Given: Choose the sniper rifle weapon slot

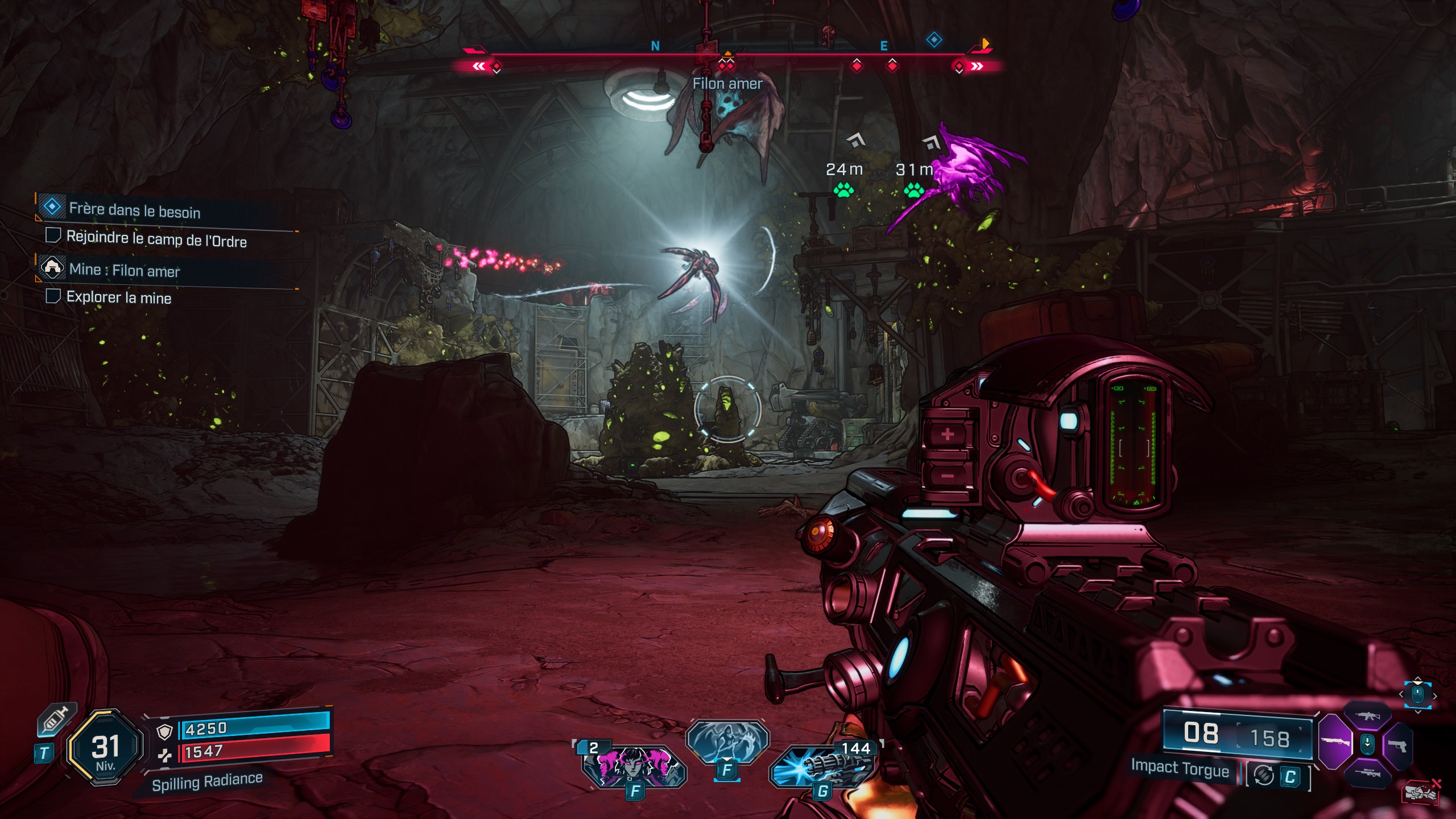Looking at the screenshot, I should (1367, 772).
